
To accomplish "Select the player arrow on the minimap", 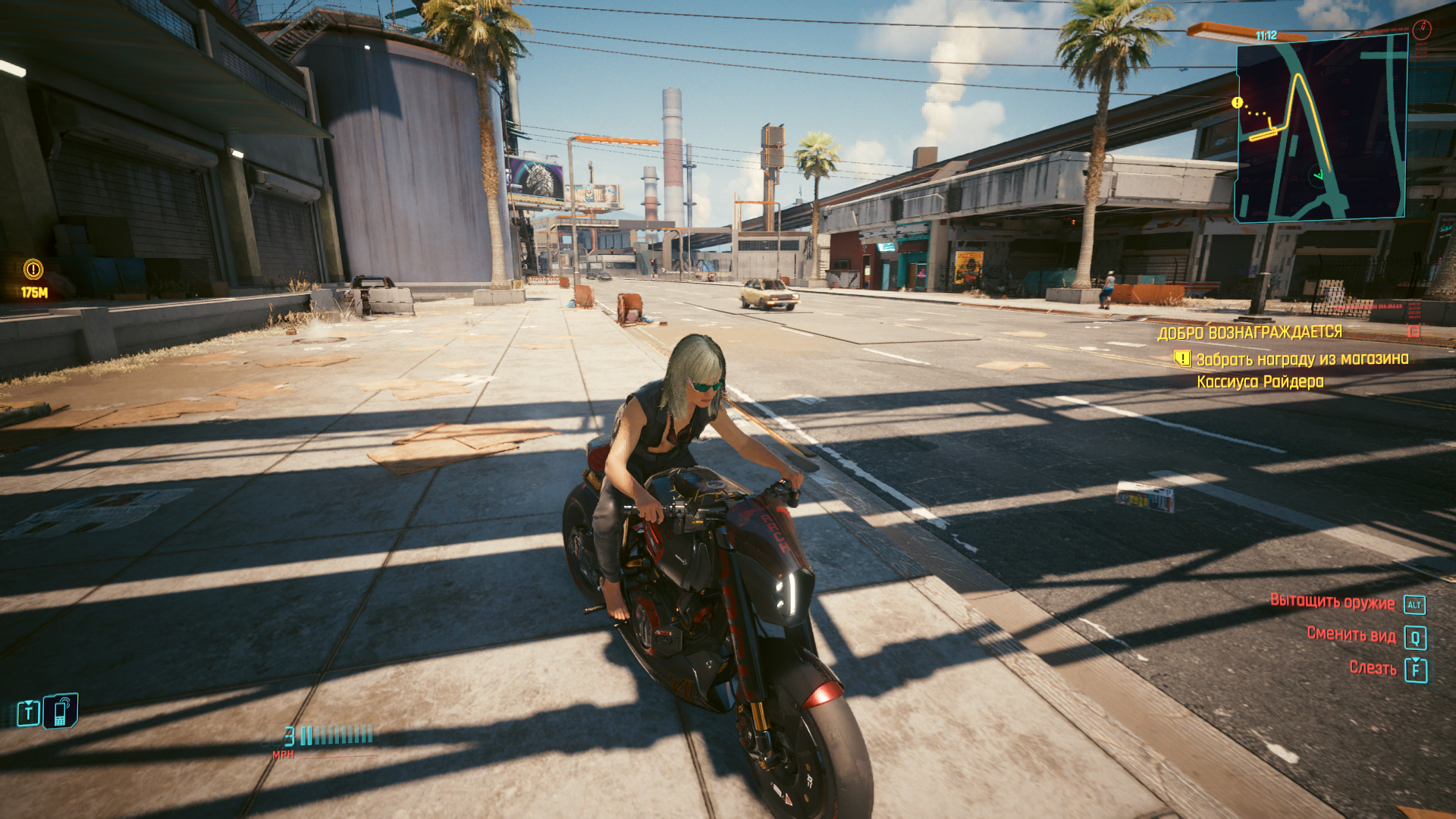I will tap(1319, 177).
